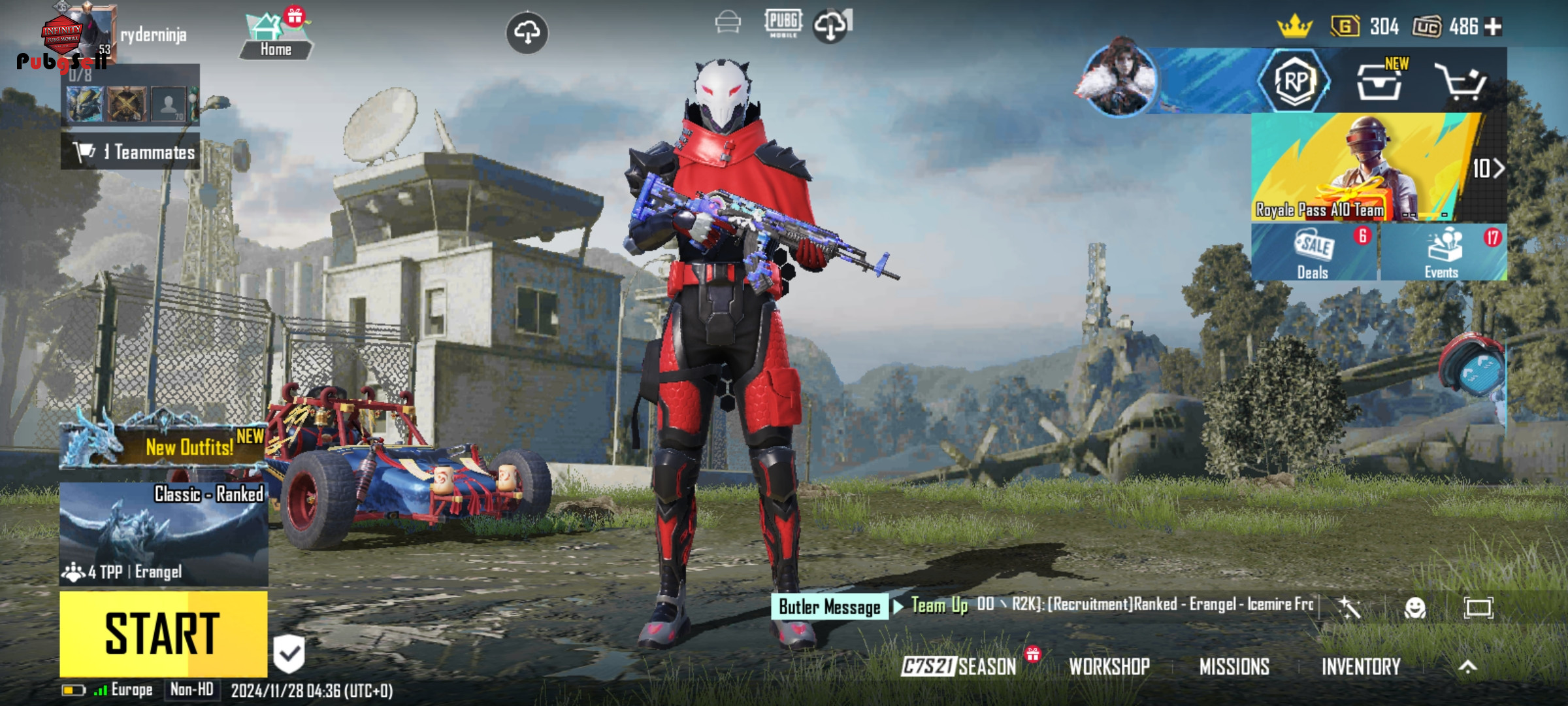Image resolution: width=1568 pixels, height=706 pixels.
Task: View the Royale Pass A10 Team banner
Action: pyautogui.click(x=1365, y=167)
